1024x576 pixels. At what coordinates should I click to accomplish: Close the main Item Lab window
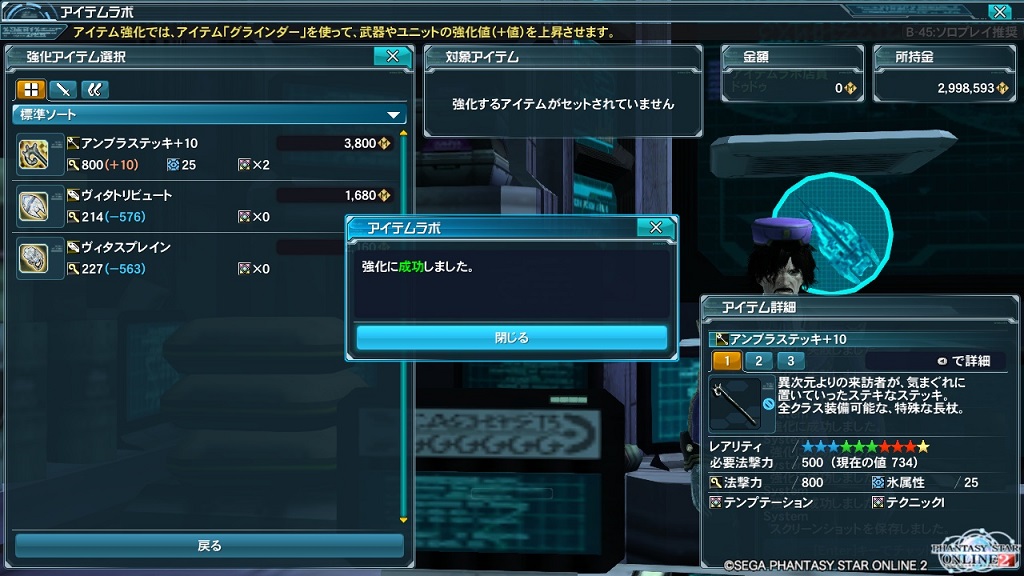pyautogui.click(x=998, y=12)
